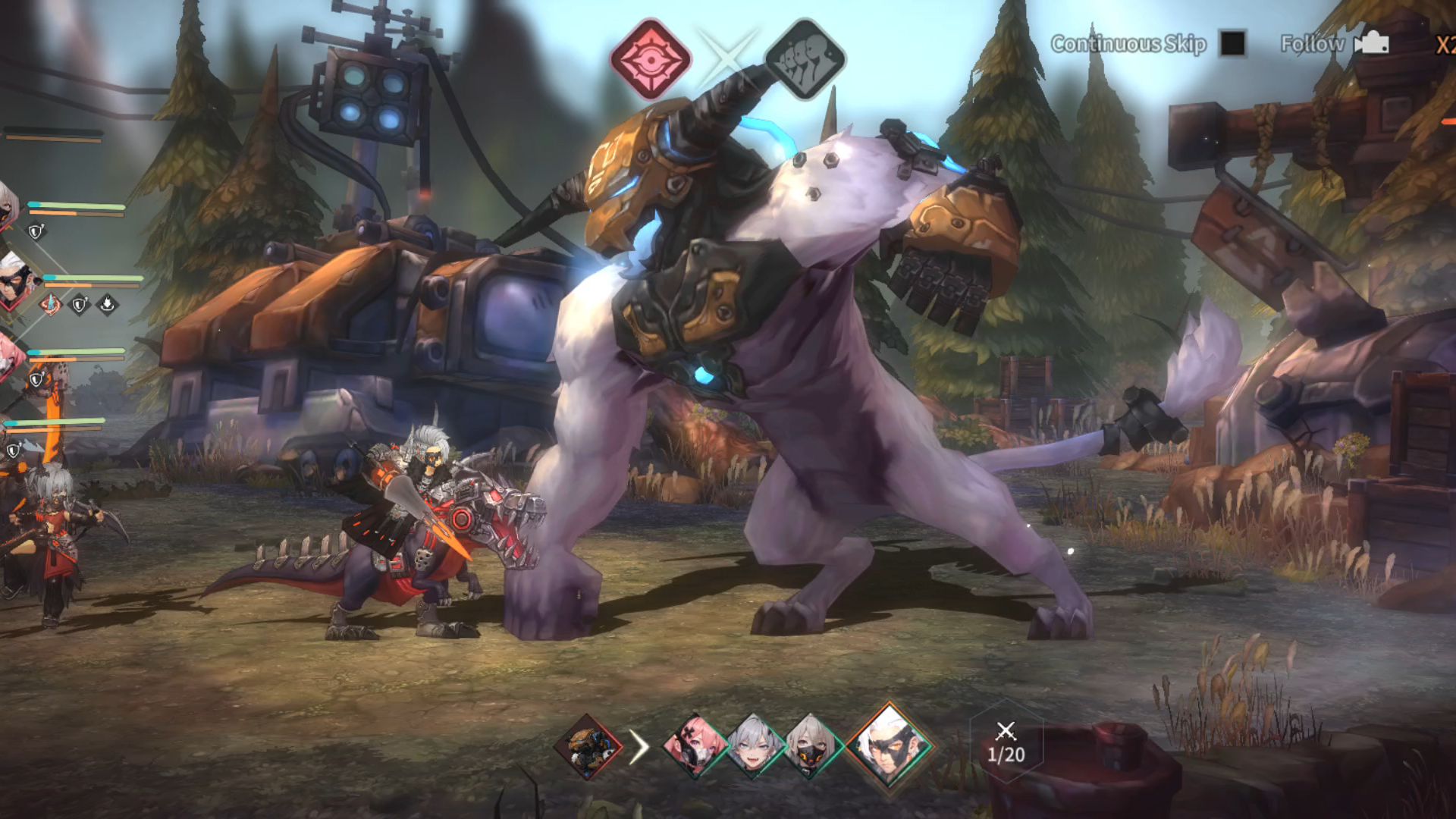Select the grinning silver-haired turn portrait
The width and height of the screenshot is (1456, 819).
pyautogui.click(x=753, y=747)
